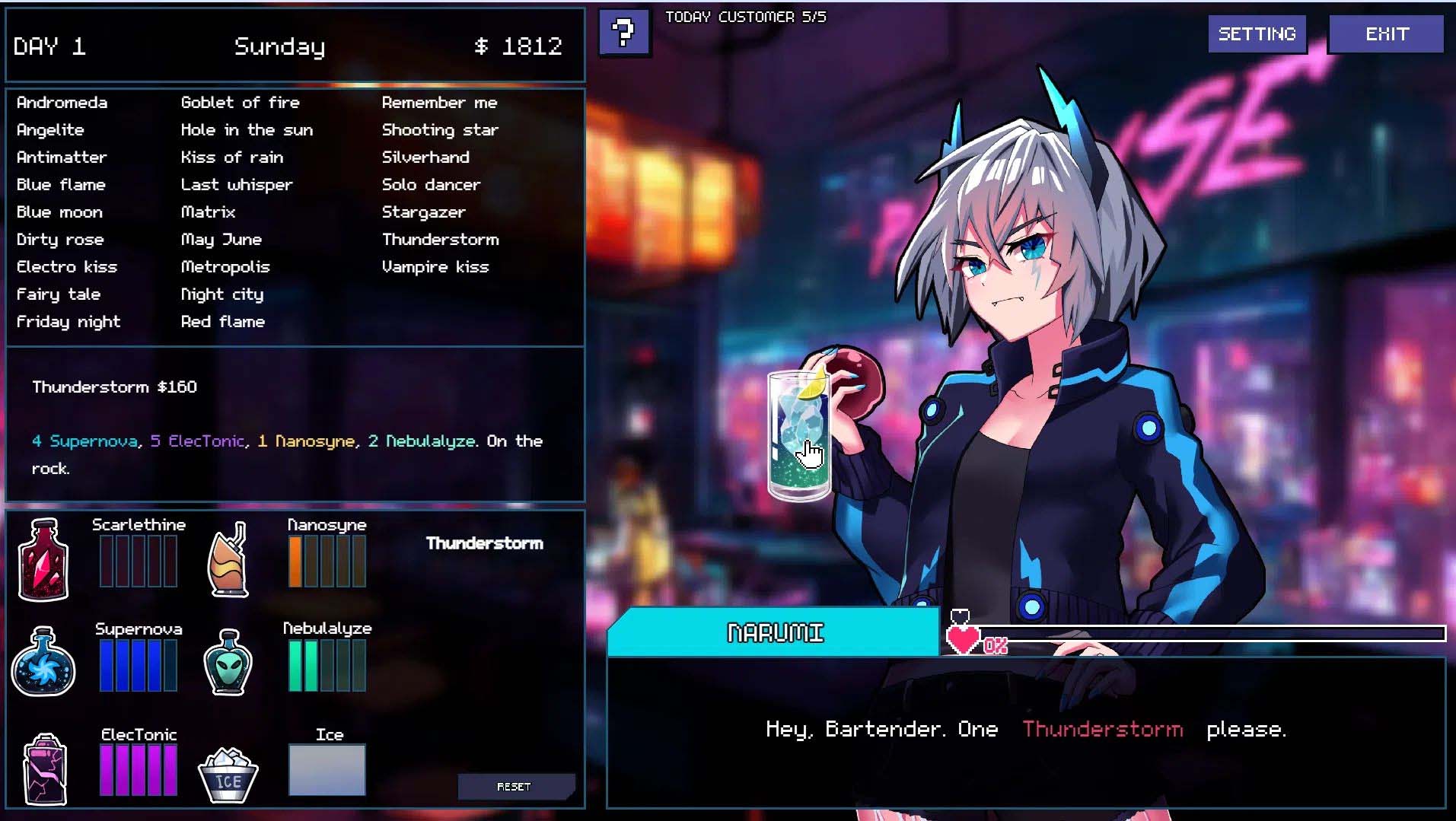Image resolution: width=1456 pixels, height=821 pixels.
Task: Serve the mixed drink glass to Narumi
Action: point(798,436)
